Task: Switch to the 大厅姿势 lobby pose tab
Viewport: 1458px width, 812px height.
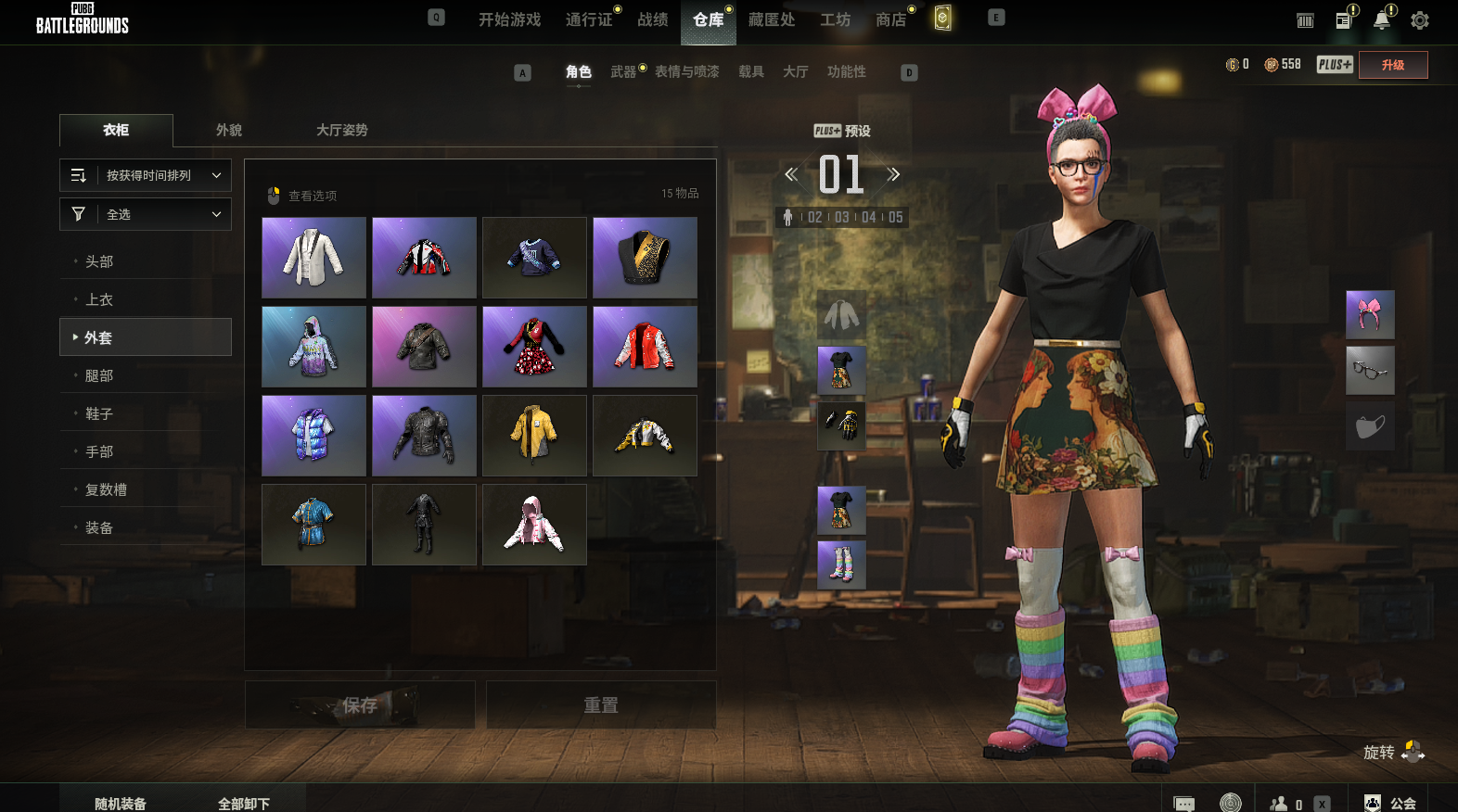Action: 341,130
